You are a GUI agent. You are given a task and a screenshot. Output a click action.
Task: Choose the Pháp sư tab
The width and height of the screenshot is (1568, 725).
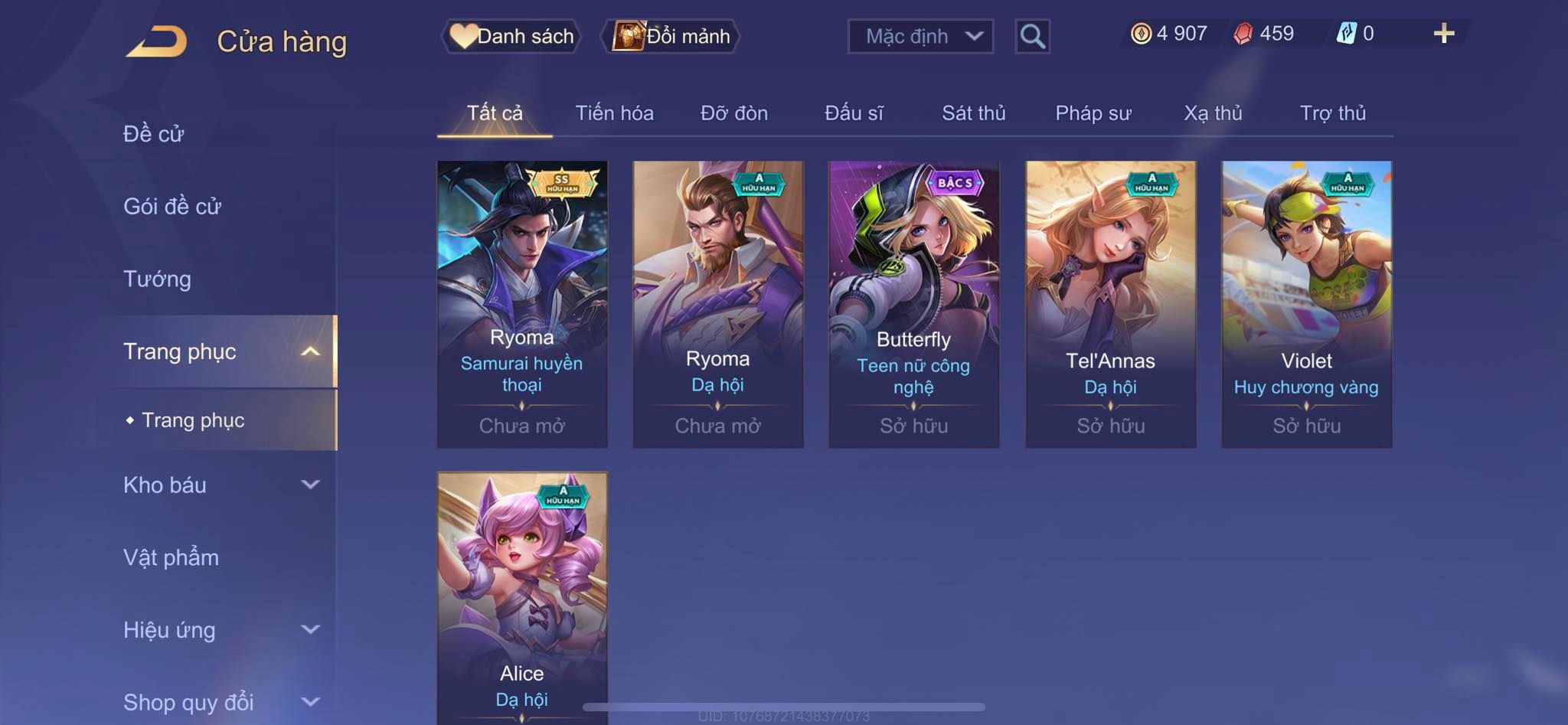tap(1093, 113)
